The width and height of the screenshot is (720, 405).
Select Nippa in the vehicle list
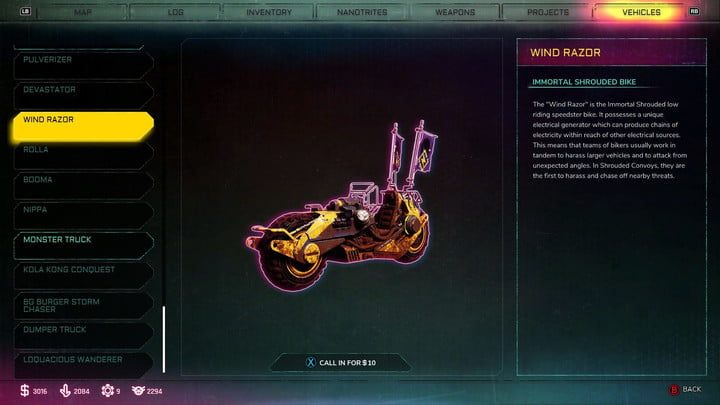coord(80,210)
